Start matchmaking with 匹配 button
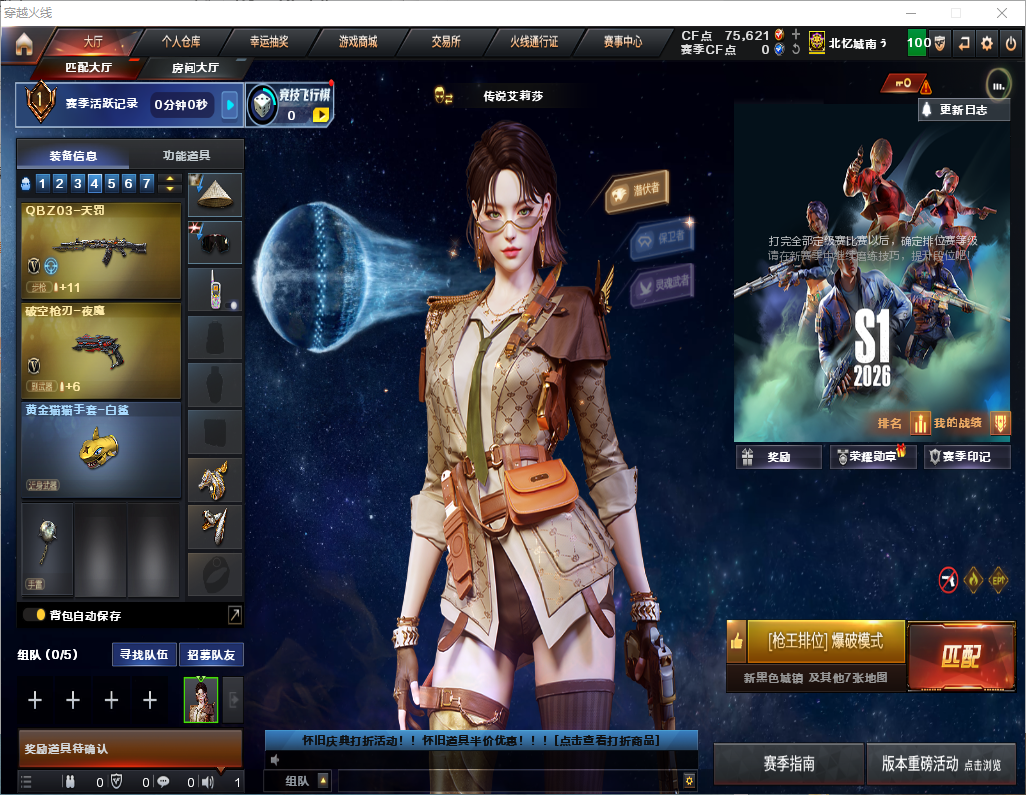This screenshot has height=795, width=1026. [960, 656]
